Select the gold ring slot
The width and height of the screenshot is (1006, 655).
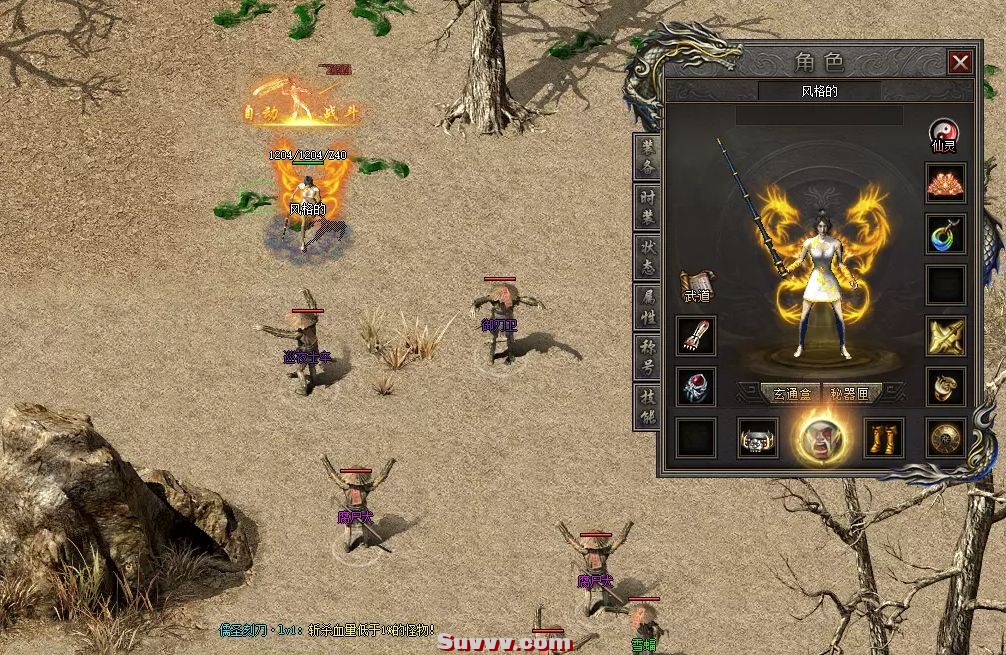945,387
